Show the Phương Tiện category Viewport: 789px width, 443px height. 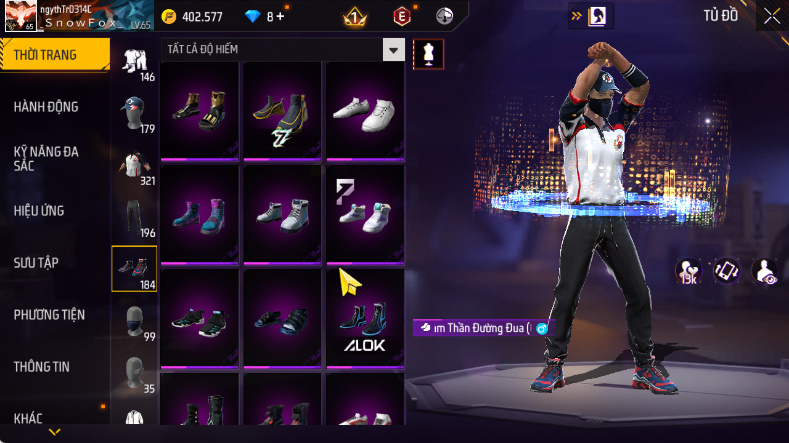pos(49,315)
